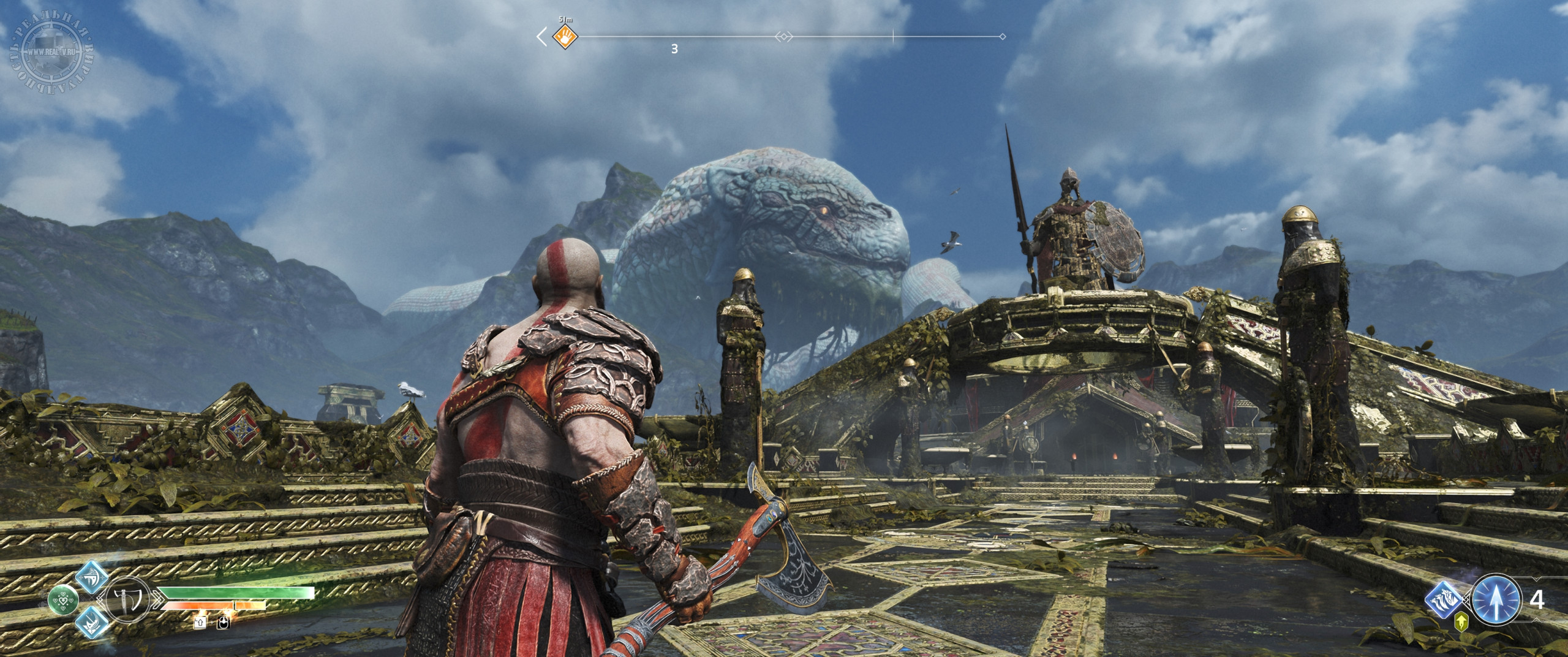Viewport: 1568px width, 657px height.
Task: Activate the upper runic attack diamond
Action: click(92, 576)
